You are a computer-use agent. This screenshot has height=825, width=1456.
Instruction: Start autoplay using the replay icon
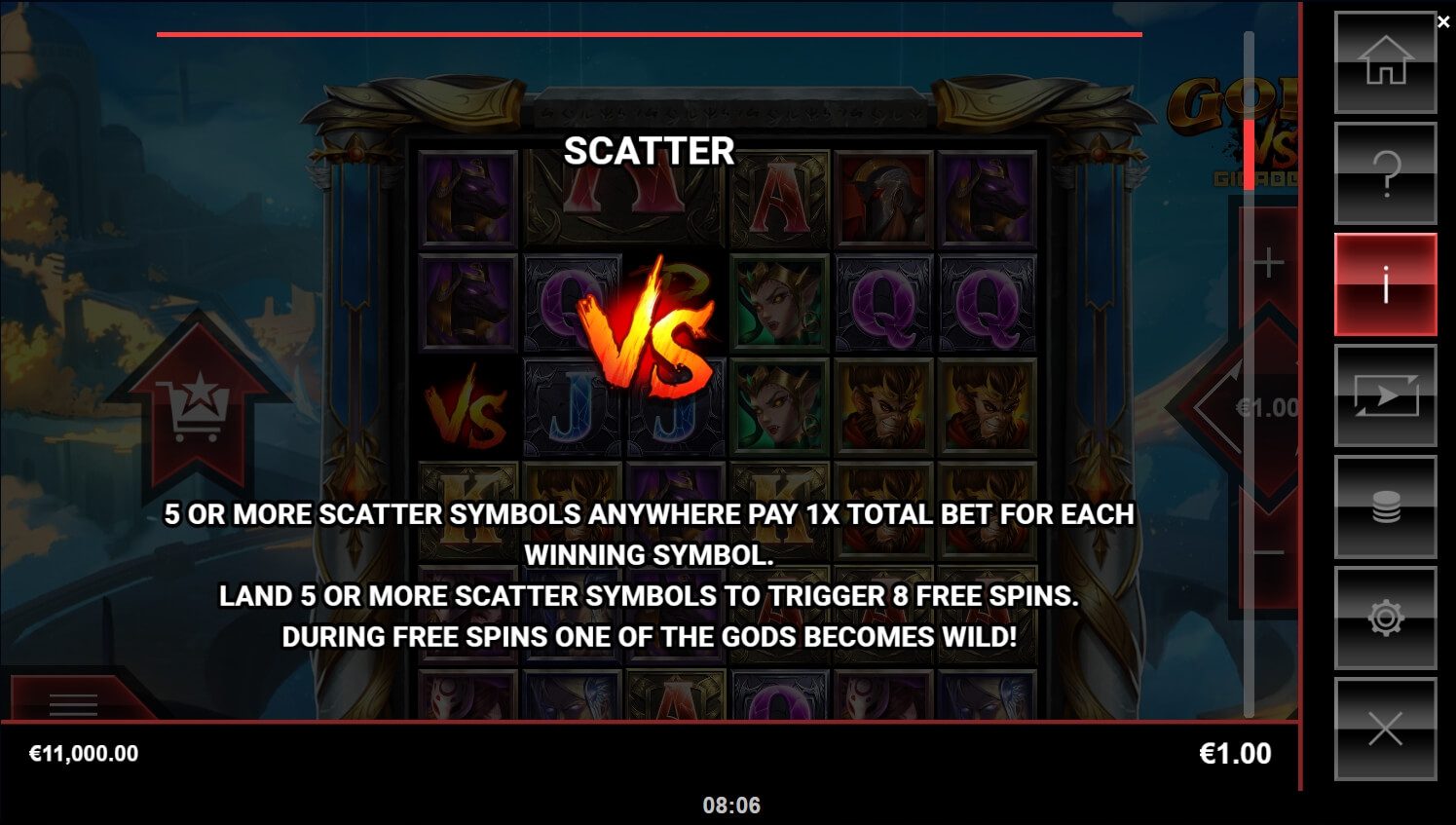(x=1385, y=396)
